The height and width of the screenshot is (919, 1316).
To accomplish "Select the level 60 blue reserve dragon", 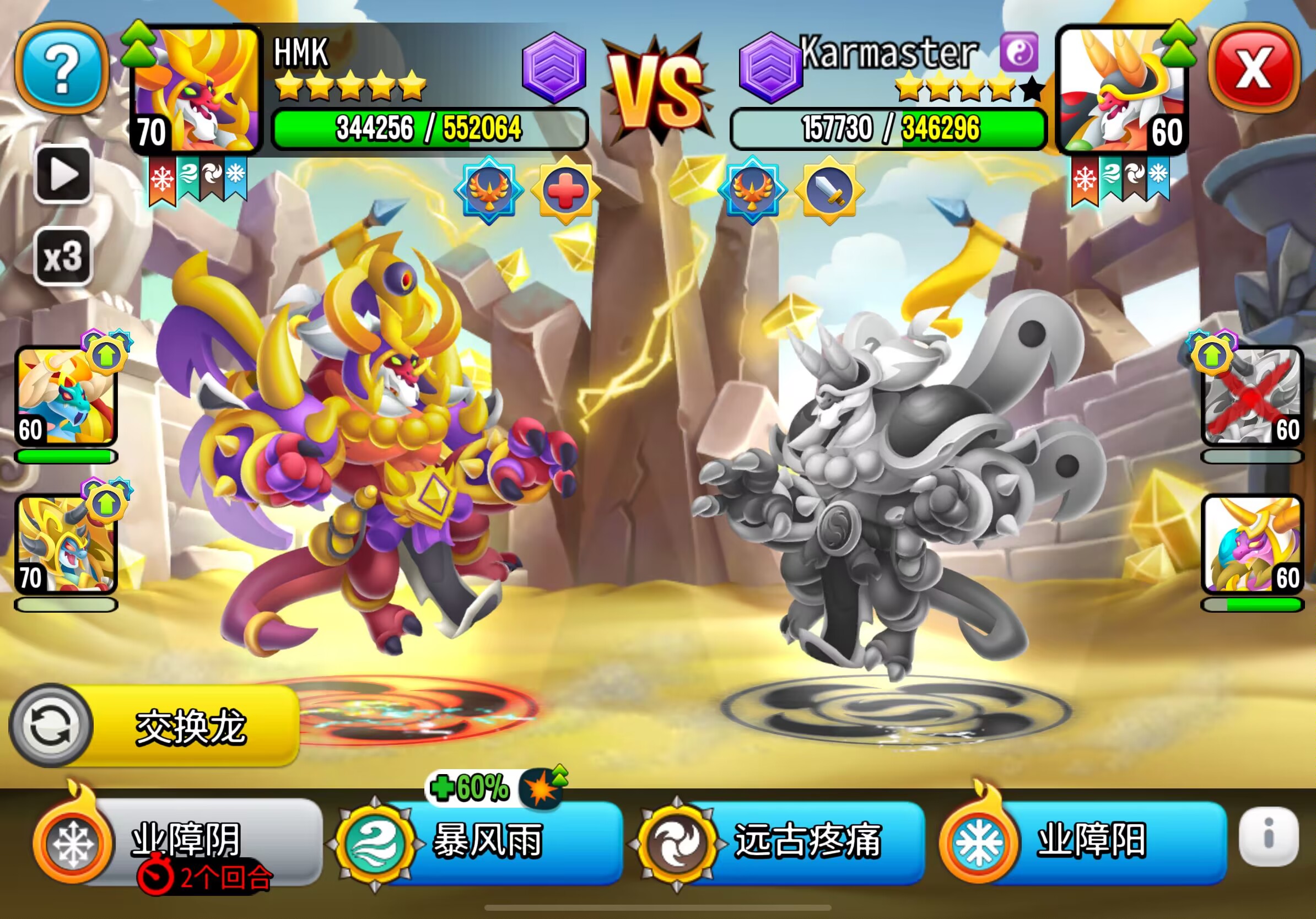I will pyautogui.click(x=66, y=397).
